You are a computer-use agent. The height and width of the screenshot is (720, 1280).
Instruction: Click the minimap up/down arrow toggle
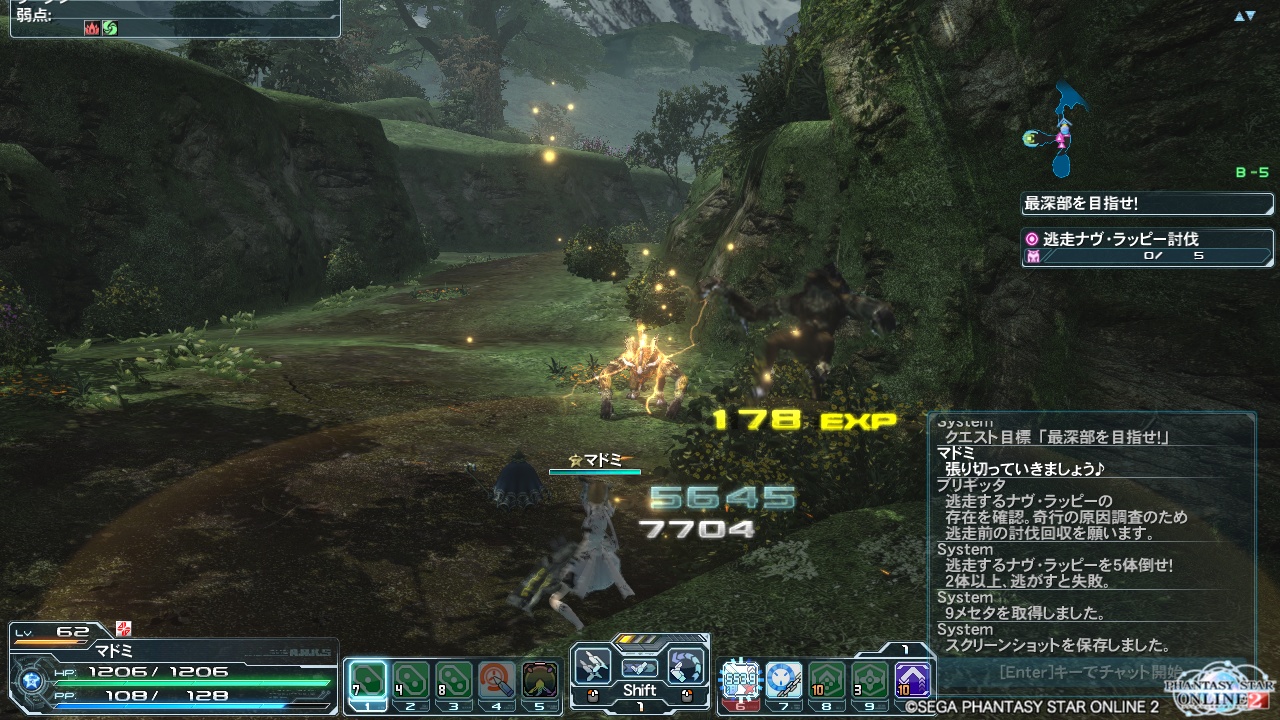[x=1244, y=16]
